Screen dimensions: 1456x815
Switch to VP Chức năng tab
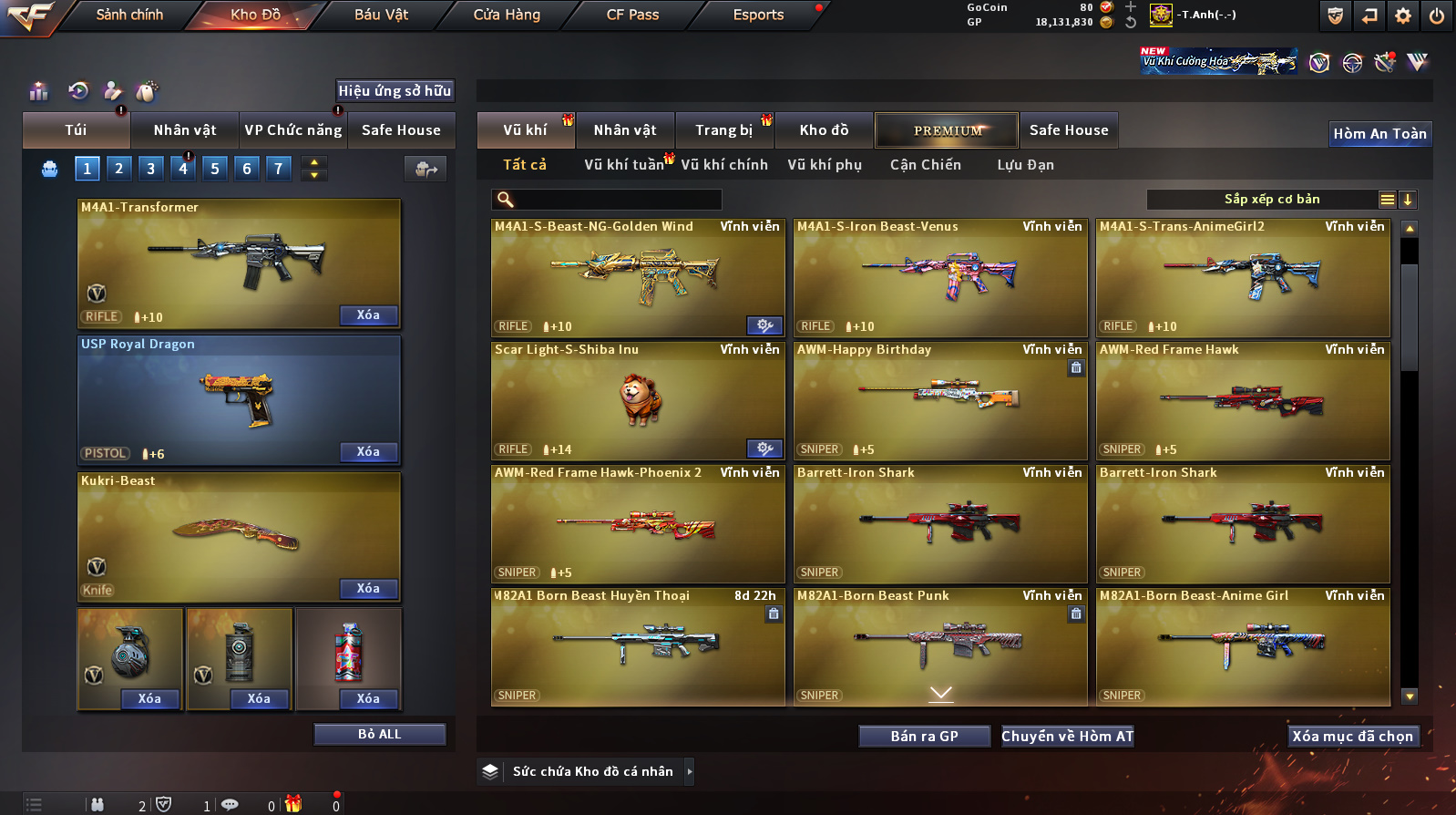292,130
